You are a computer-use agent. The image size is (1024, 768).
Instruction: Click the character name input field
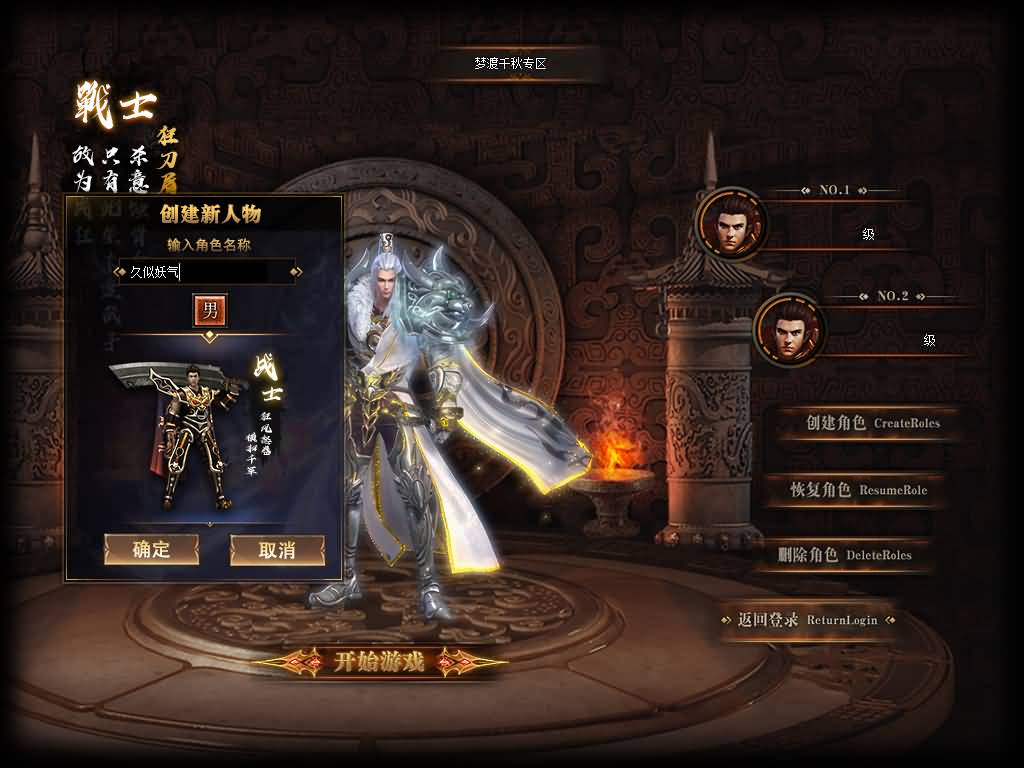(x=208, y=271)
